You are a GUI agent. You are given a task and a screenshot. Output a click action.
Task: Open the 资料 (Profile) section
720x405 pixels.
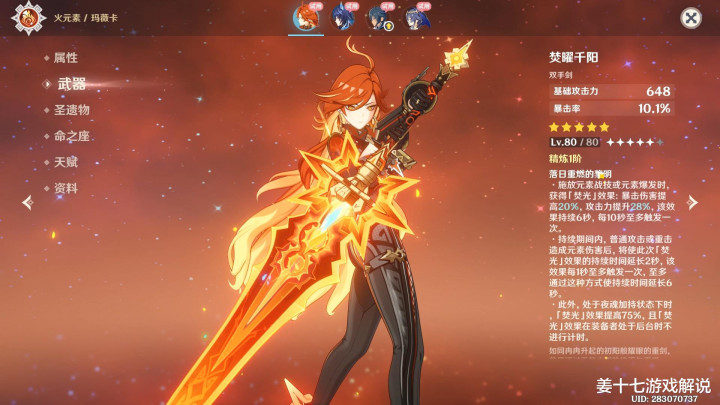coord(64,188)
